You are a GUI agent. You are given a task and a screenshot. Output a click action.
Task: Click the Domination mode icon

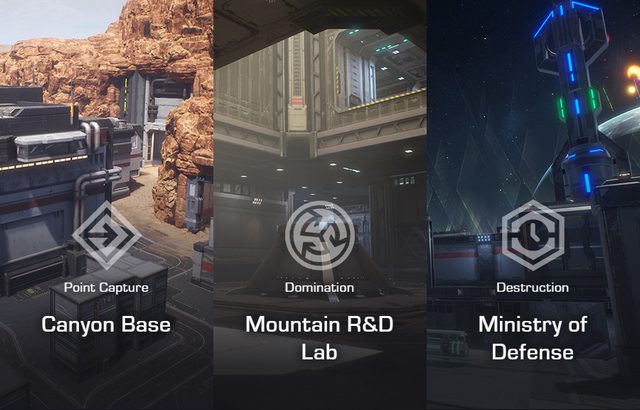coord(319,236)
